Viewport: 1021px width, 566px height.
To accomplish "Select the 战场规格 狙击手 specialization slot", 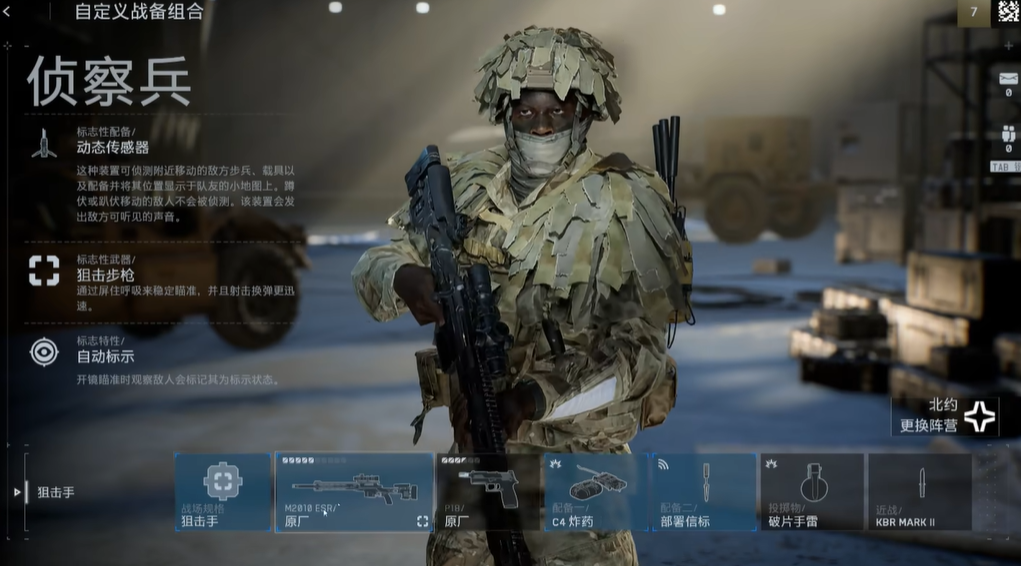I will 223,492.
